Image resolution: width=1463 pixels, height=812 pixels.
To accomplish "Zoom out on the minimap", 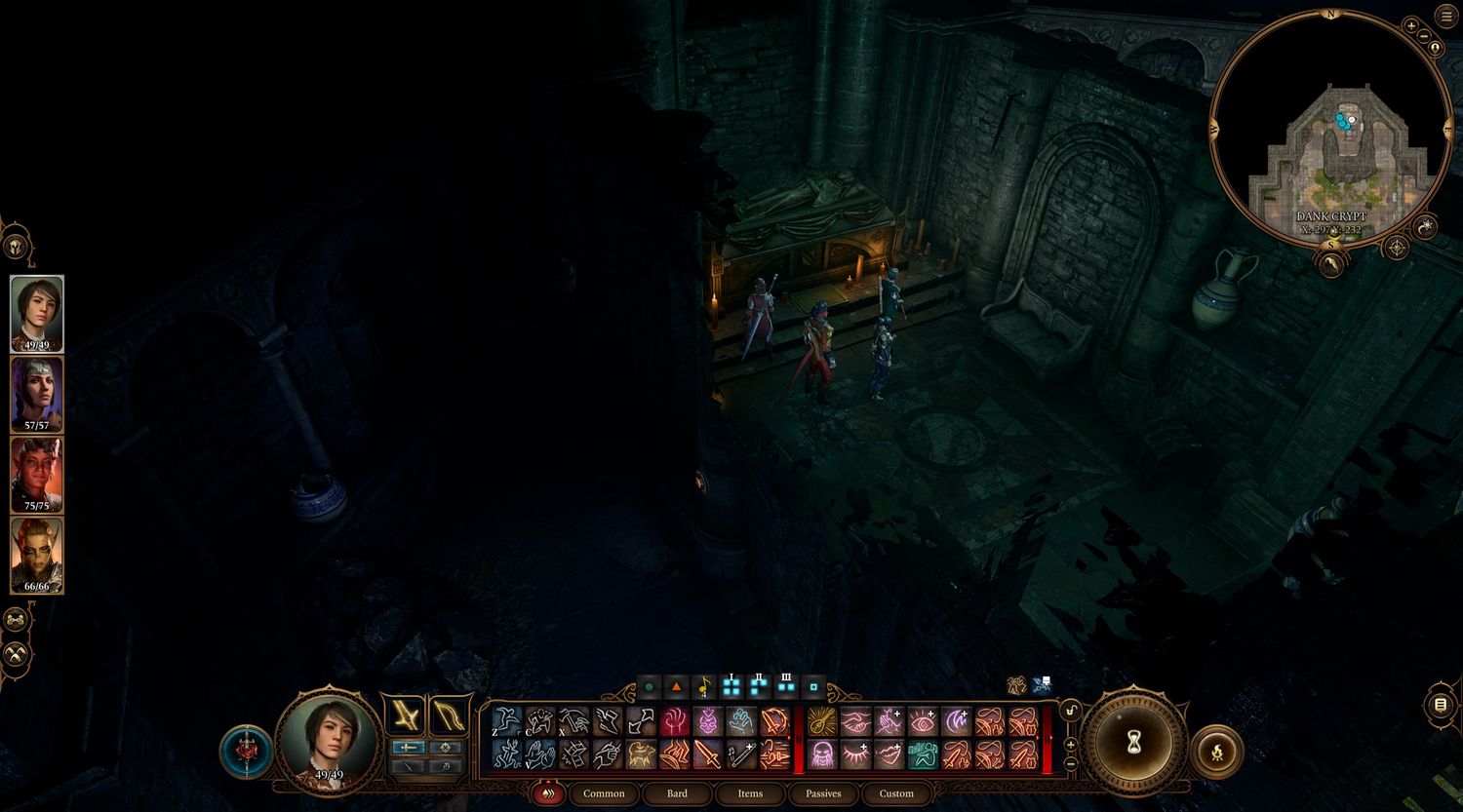I will [x=1424, y=48].
